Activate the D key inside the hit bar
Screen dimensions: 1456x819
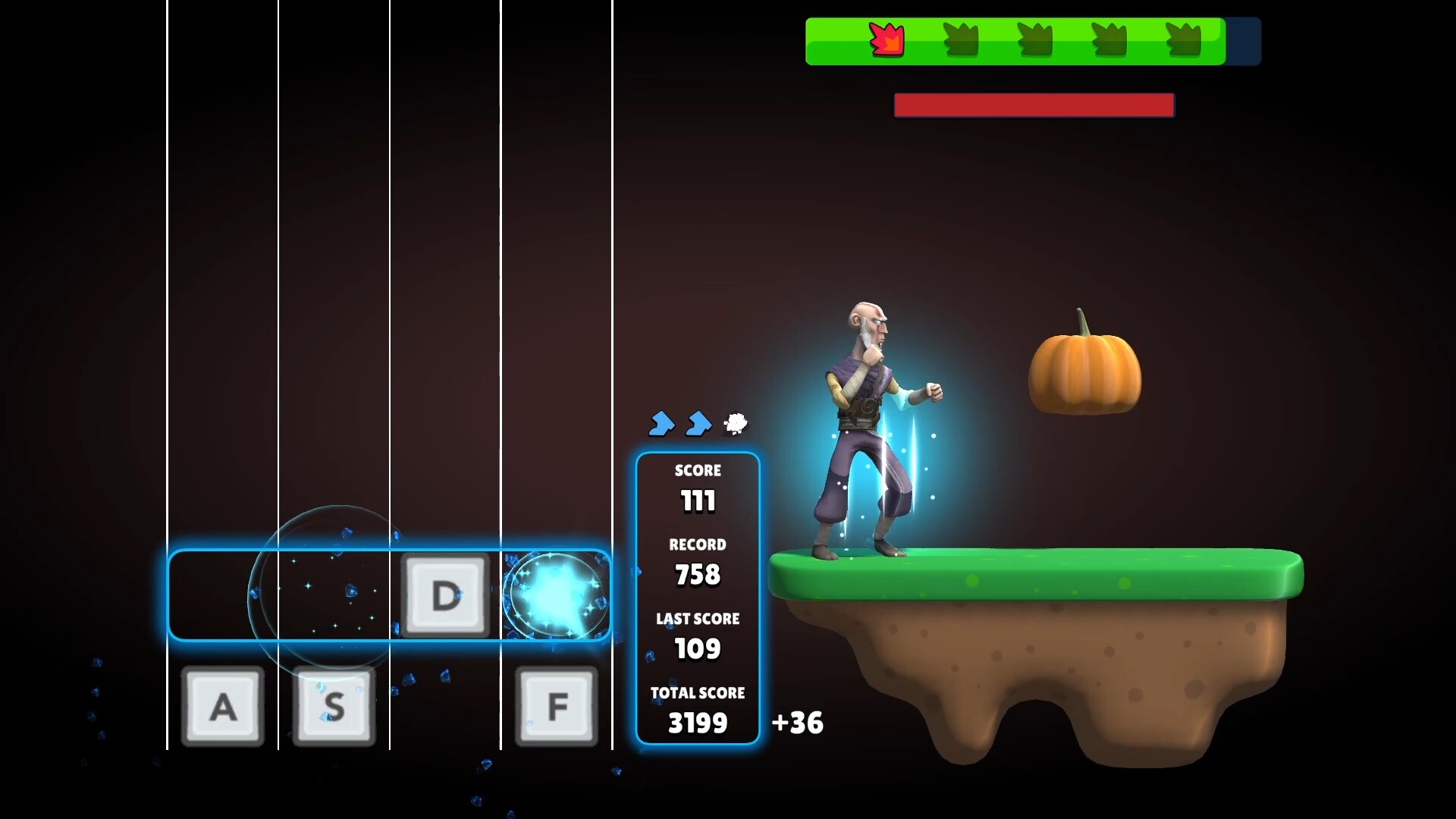pos(447,595)
